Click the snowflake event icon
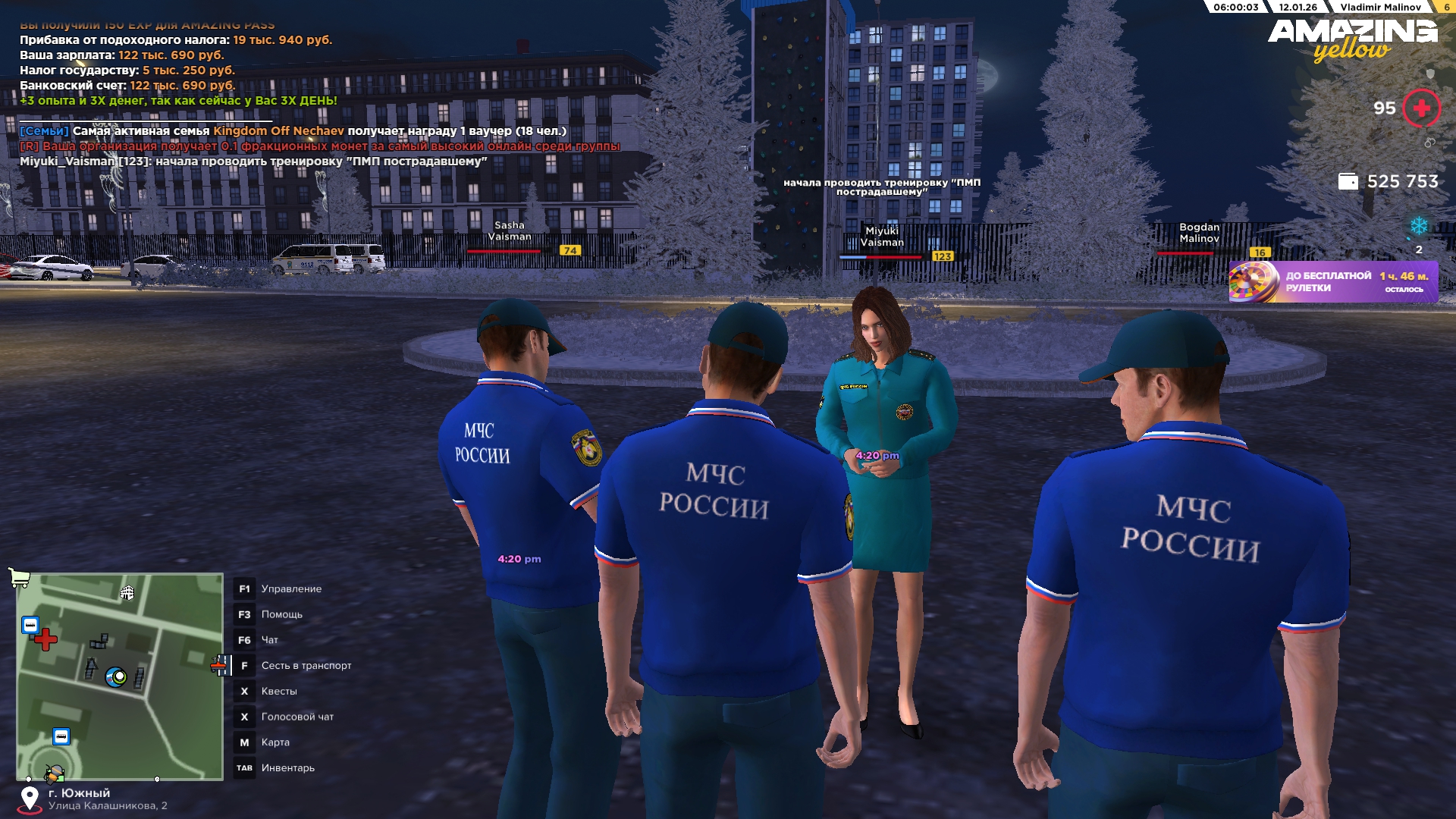 tap(1418, 226)
